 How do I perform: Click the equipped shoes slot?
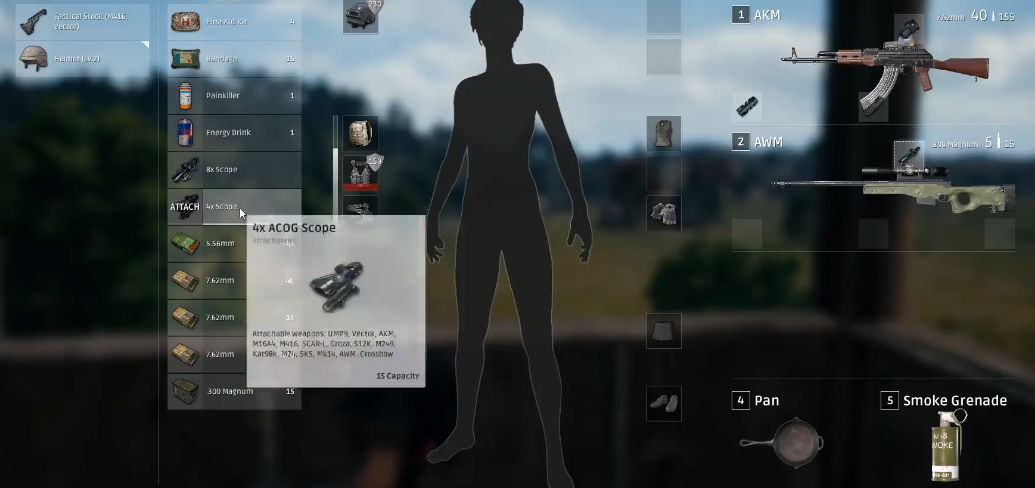click(x=663, y=402)
